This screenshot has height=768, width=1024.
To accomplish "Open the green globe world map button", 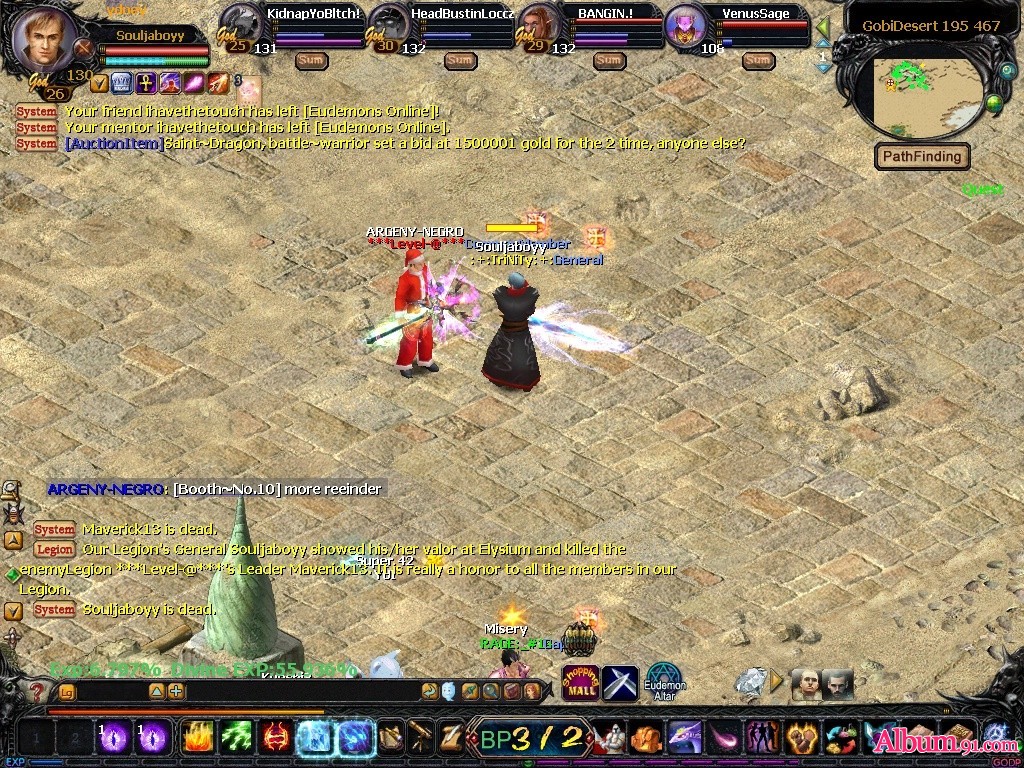I will pyautogui.click(x=993, y=102).
